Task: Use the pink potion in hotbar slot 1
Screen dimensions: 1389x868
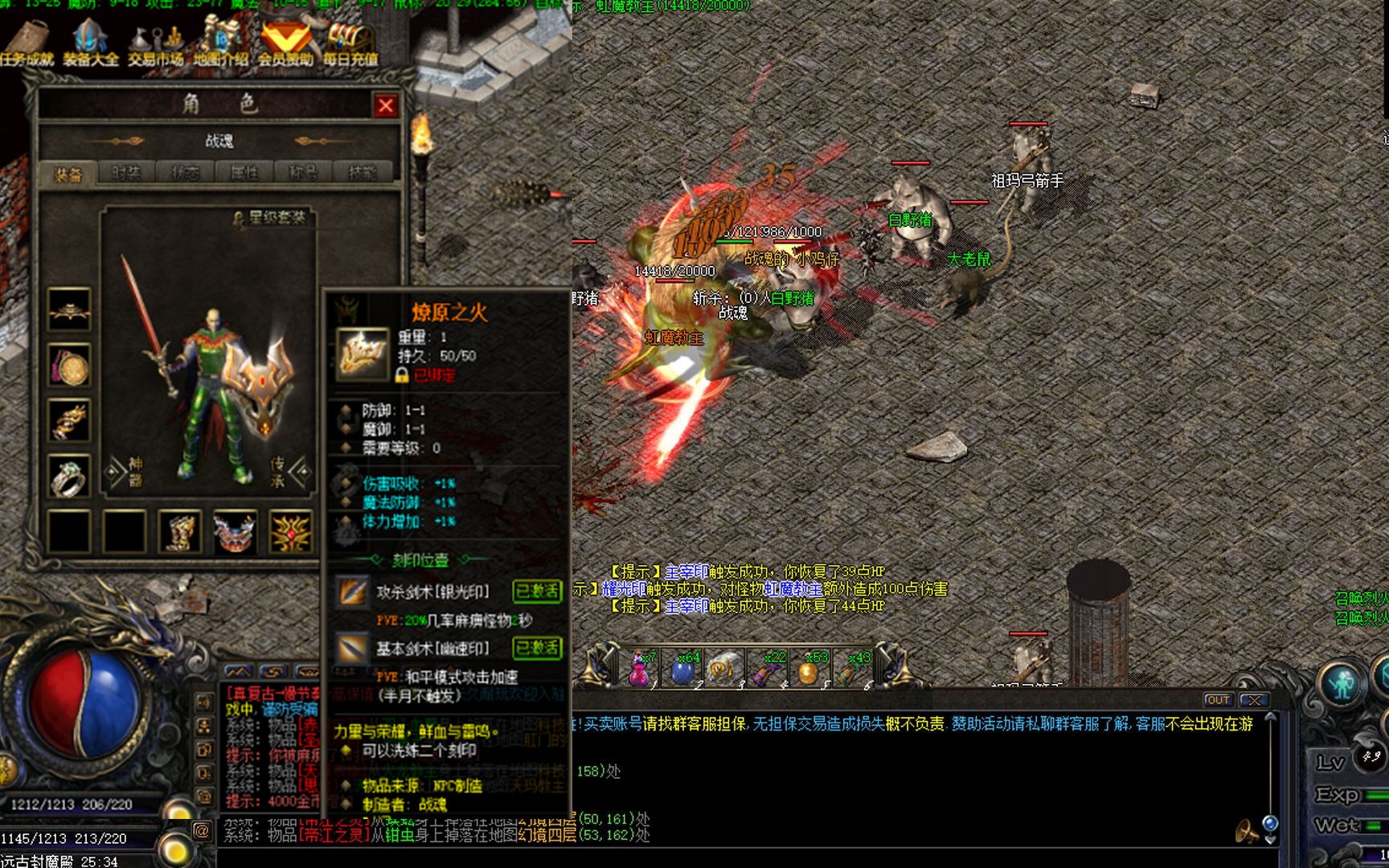Action: point(640,669)
